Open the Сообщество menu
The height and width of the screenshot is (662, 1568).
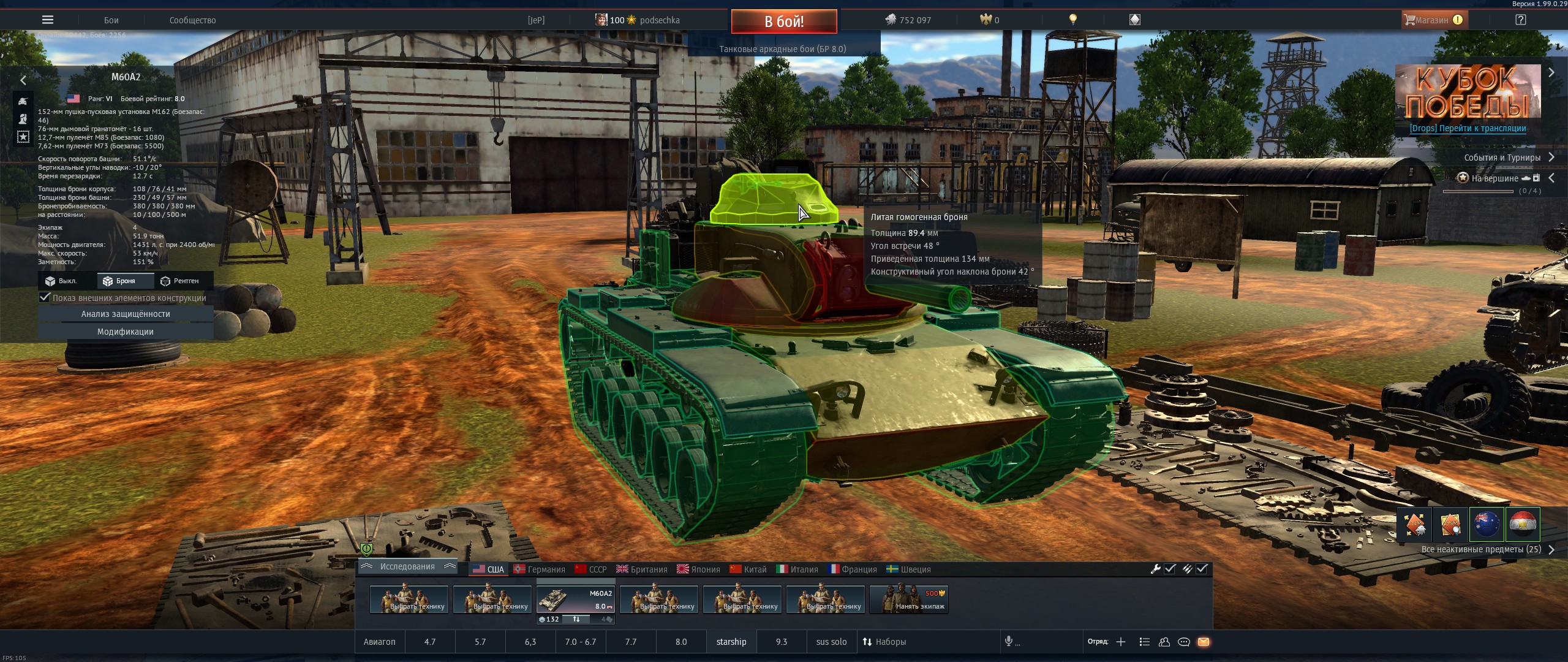[x=192, y=20]
